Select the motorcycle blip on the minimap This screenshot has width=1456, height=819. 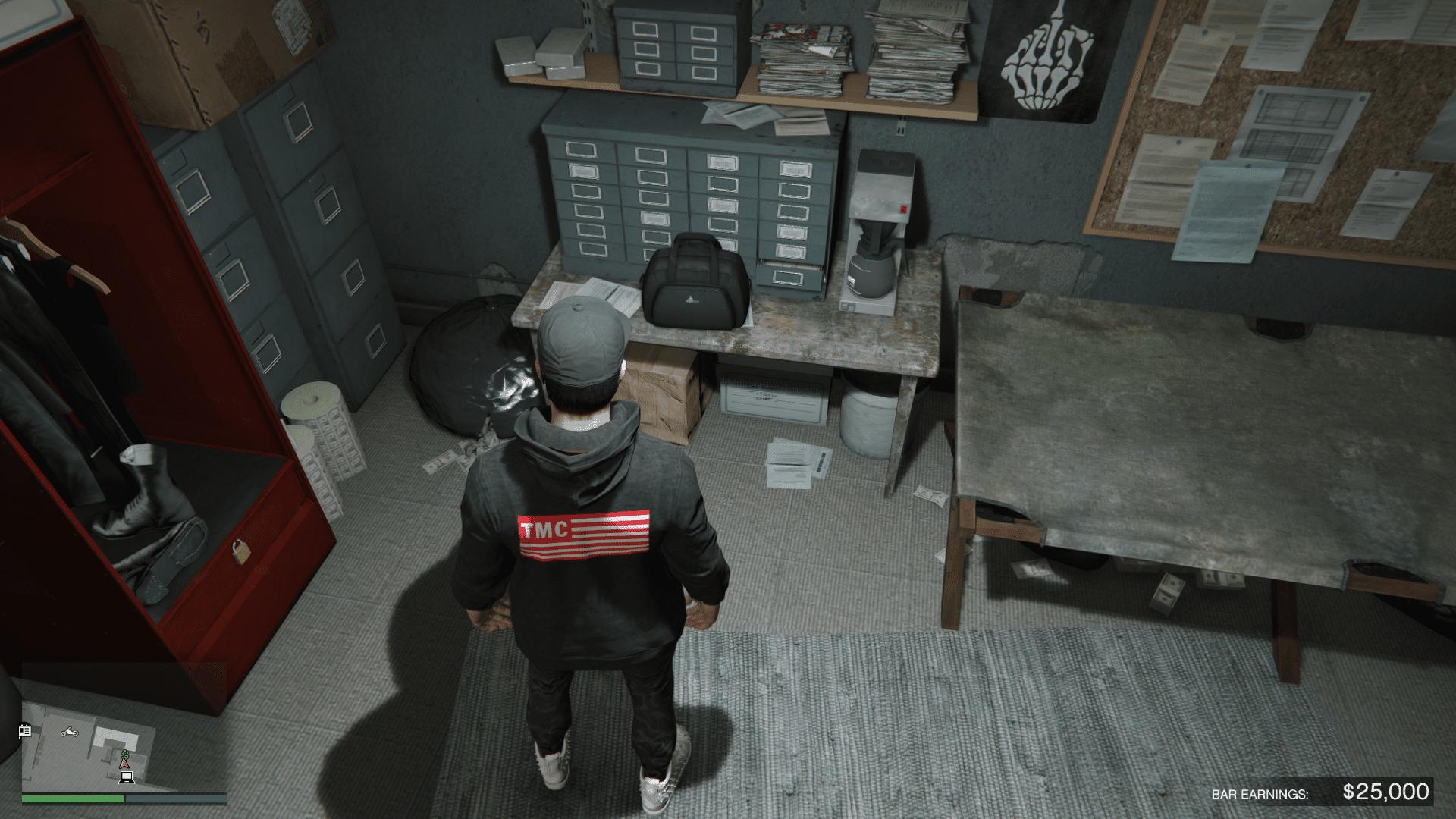pos(69,733)
